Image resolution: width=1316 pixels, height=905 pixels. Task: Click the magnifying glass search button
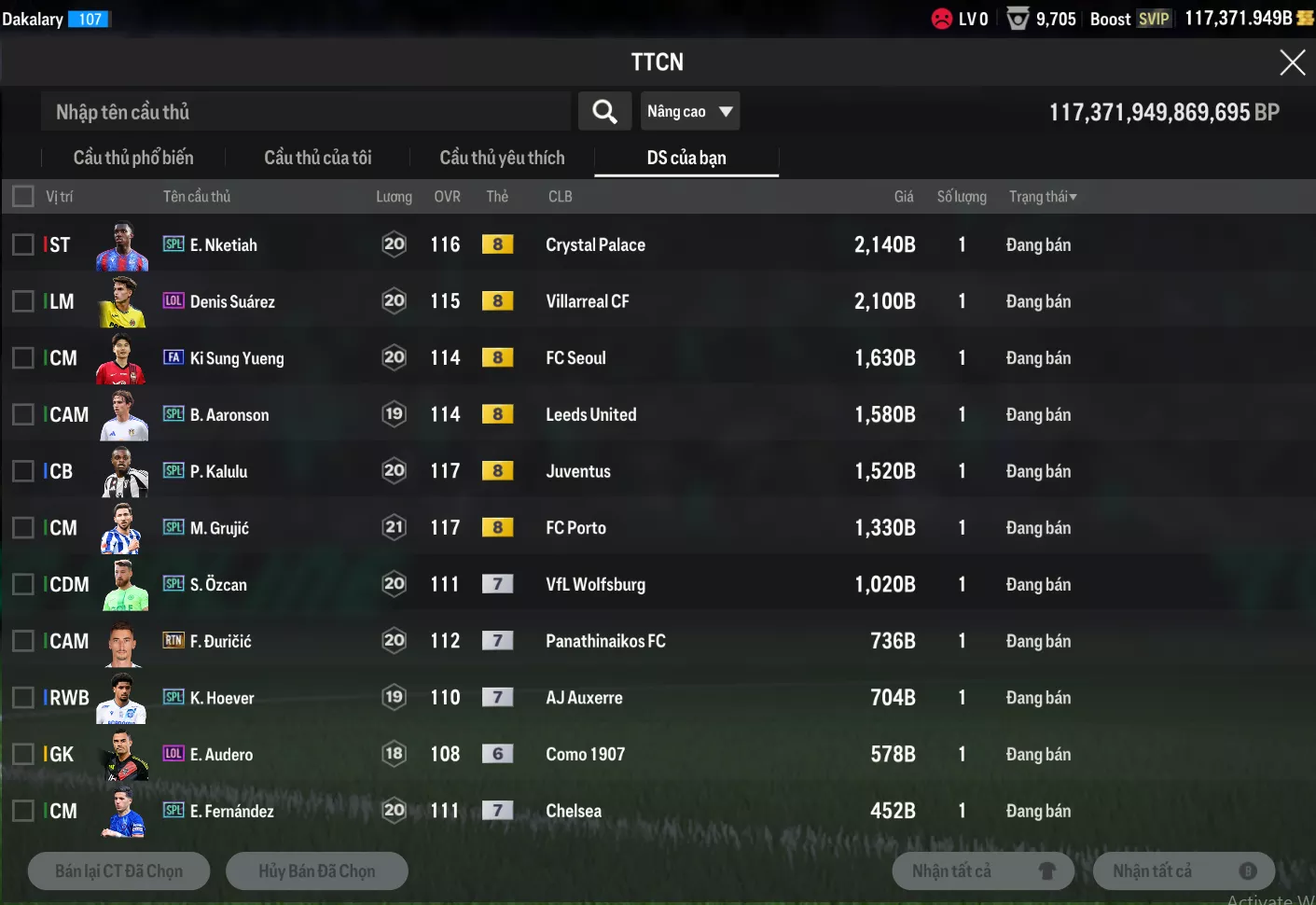[x=604, y=112]
